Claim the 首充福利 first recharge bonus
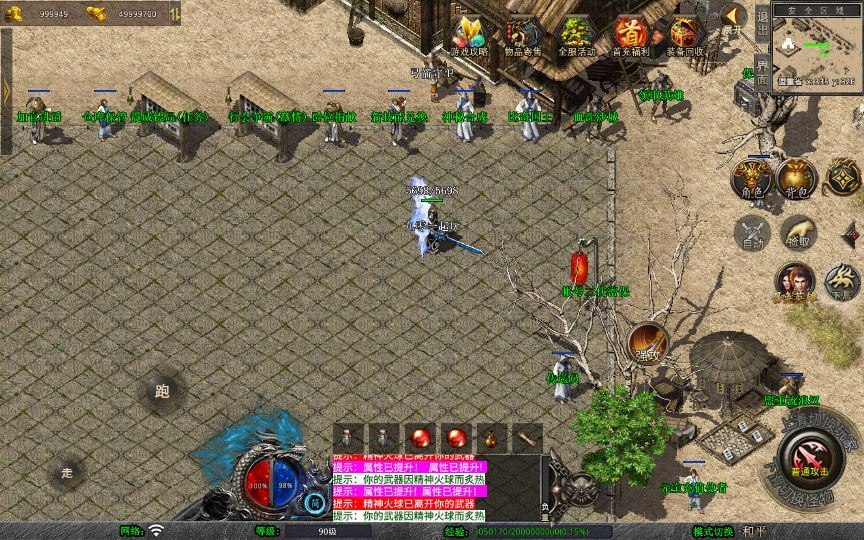Viewport: 864px width, 540px height. [630, 34]
